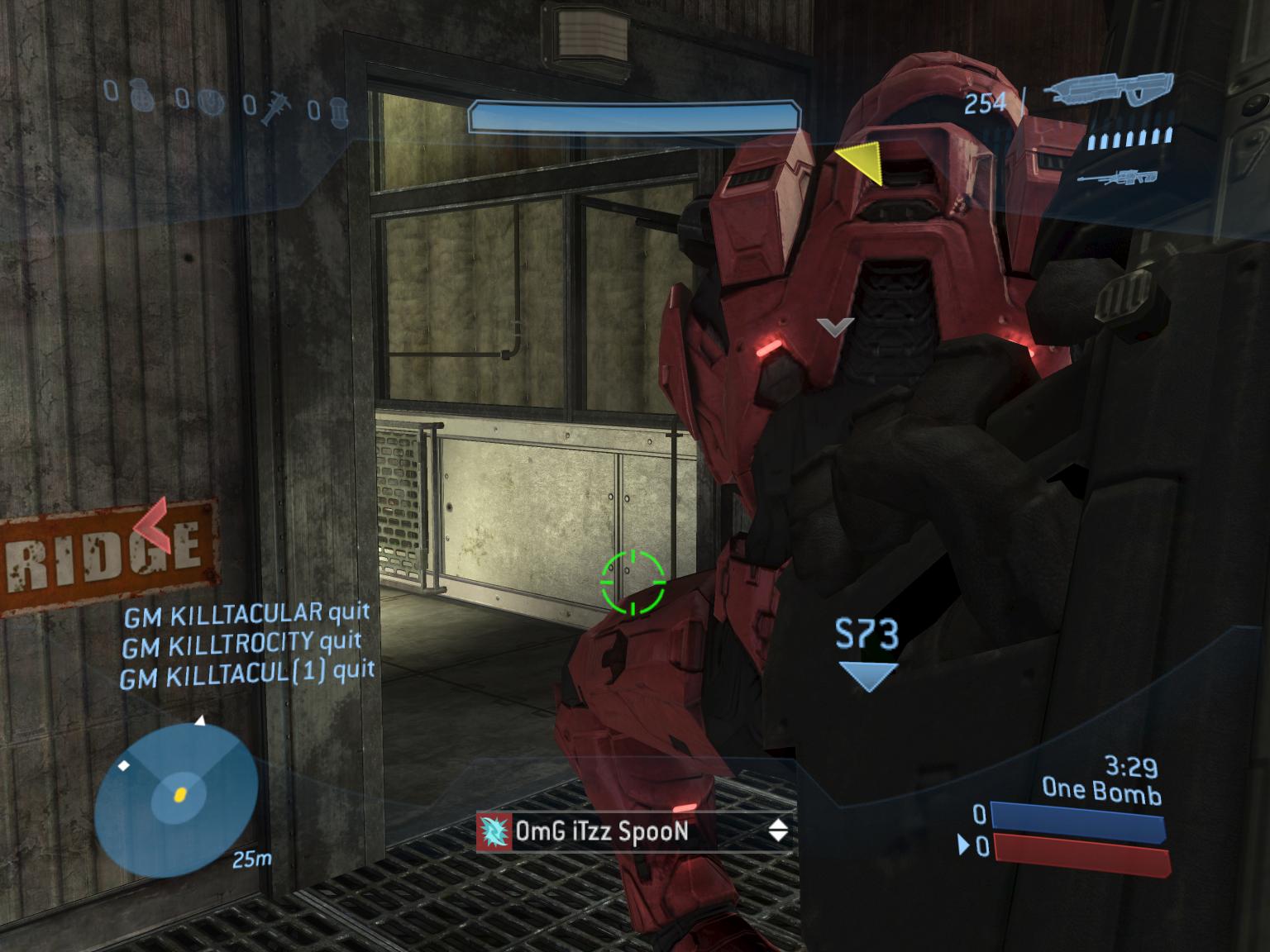Image resolution: width=1270 pixels, height=952 pixels.
Task: Choose the secondary sniper rifle icon
Action: click(x=1117, y=177)
